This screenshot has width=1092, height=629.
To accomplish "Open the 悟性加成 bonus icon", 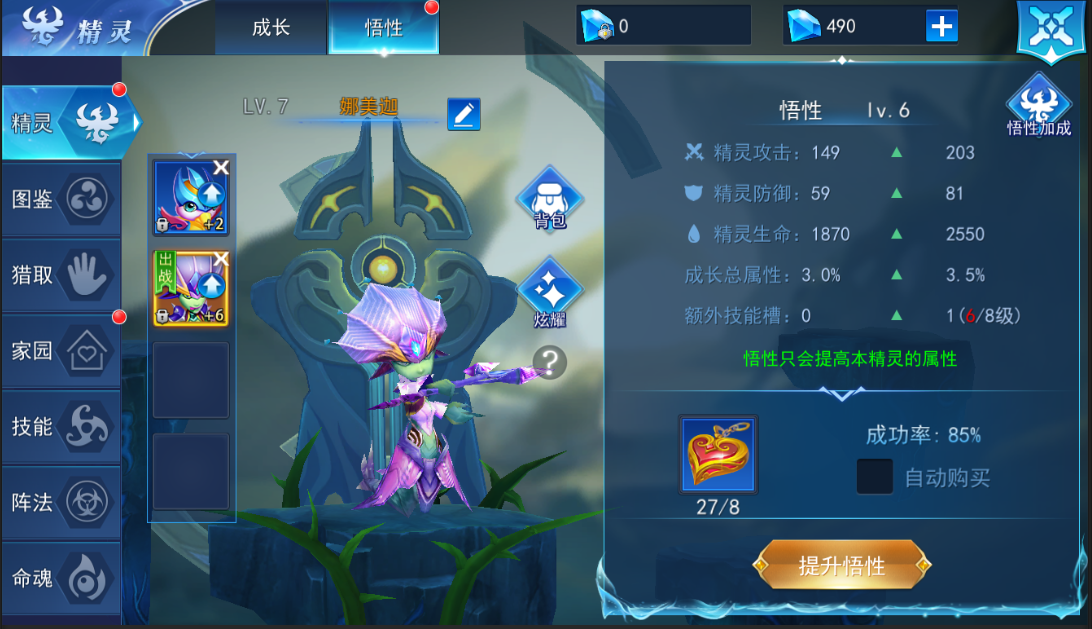I will click(1039, 106).
